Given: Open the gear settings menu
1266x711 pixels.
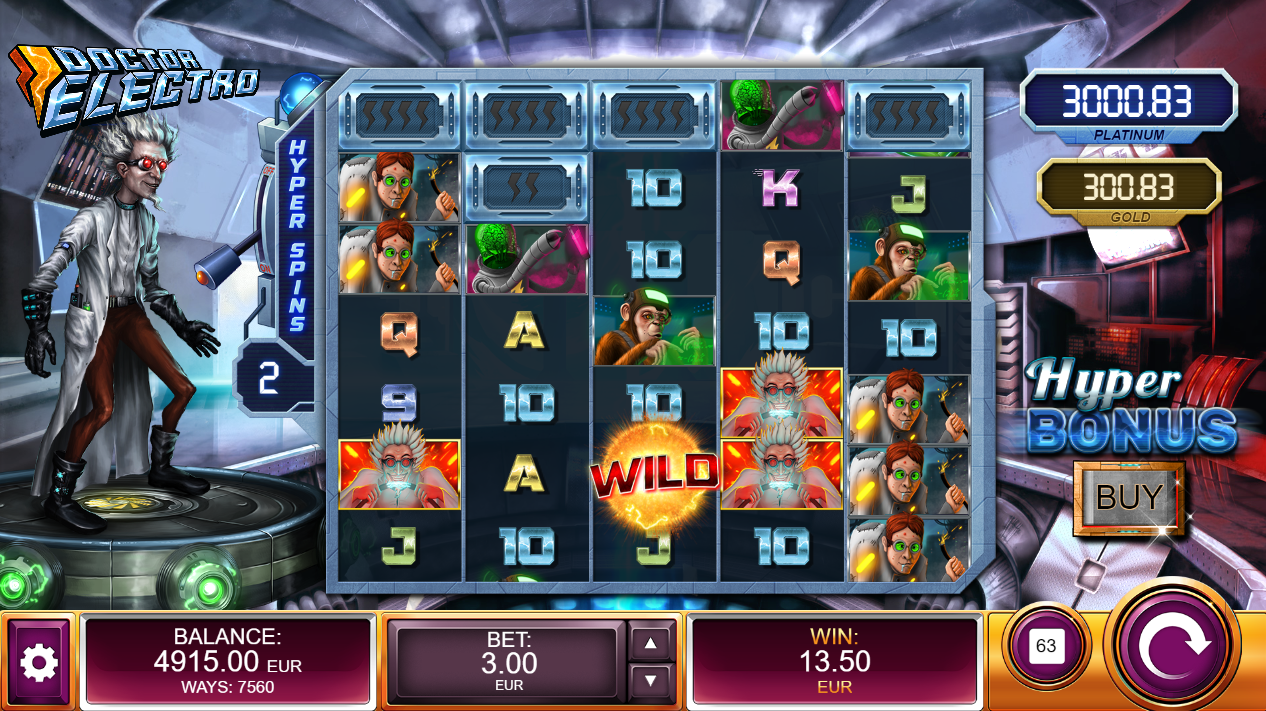Looking at the screenshot, I should 39,662.
